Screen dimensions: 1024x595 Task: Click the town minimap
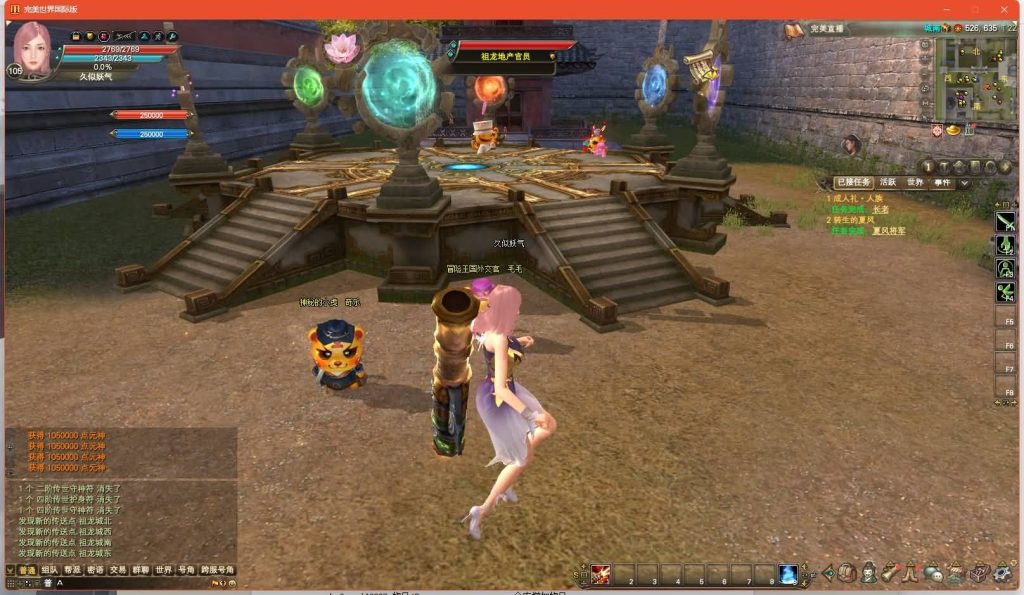click(974, 78)
